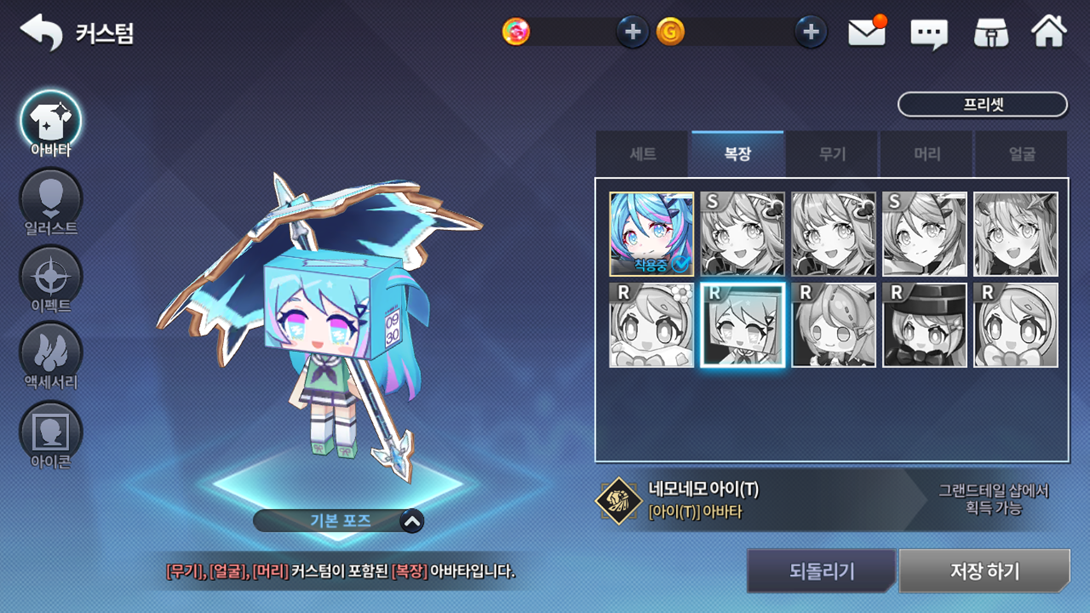Switch to the 머리 hair tab
This screenshot has height=613, width=1090.
[927, 154]
